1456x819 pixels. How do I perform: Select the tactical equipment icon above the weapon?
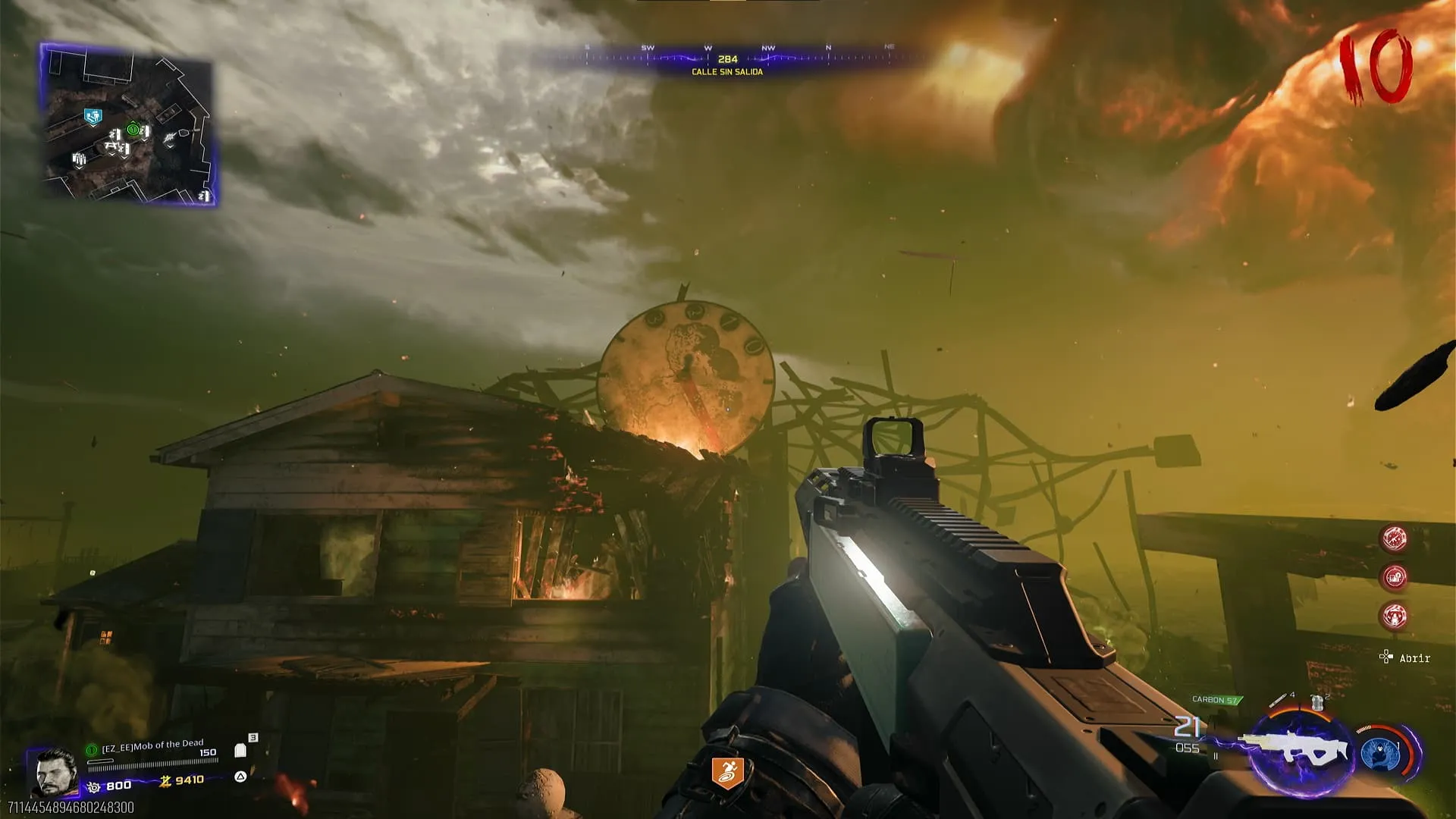click(x=1318, y=702)
